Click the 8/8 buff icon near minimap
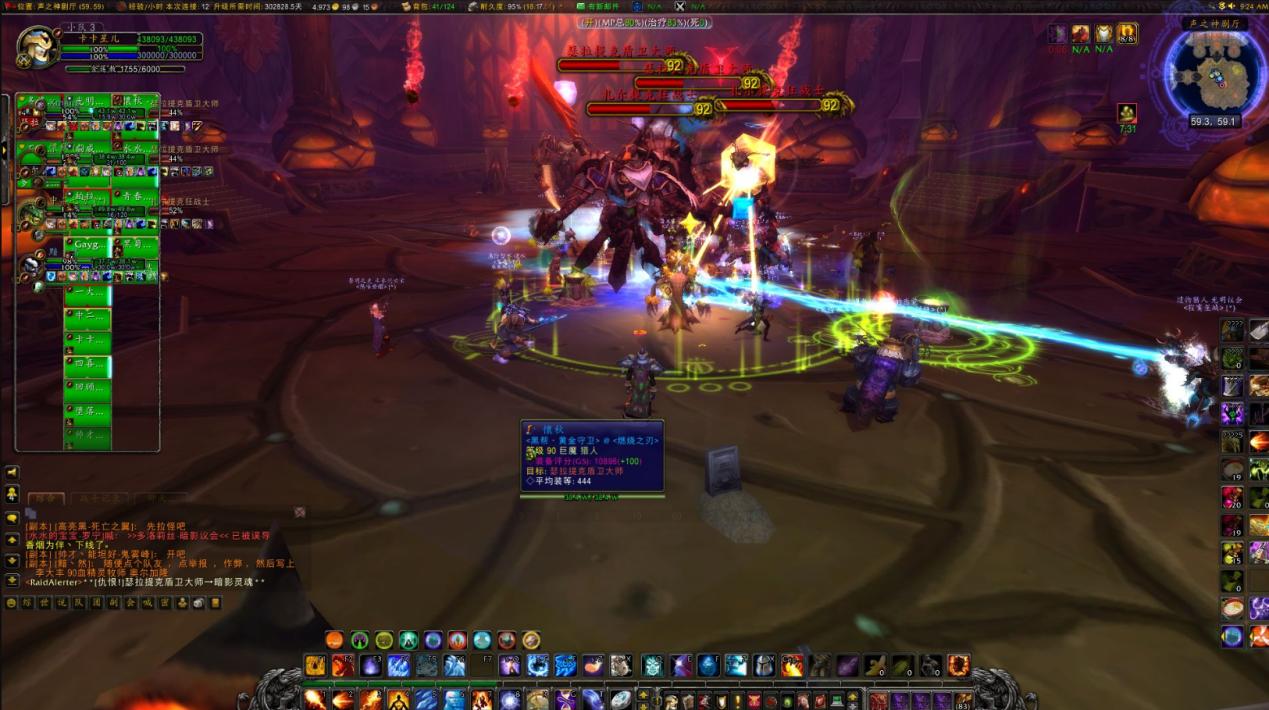1269x710 pixels. click(1127, 34)
